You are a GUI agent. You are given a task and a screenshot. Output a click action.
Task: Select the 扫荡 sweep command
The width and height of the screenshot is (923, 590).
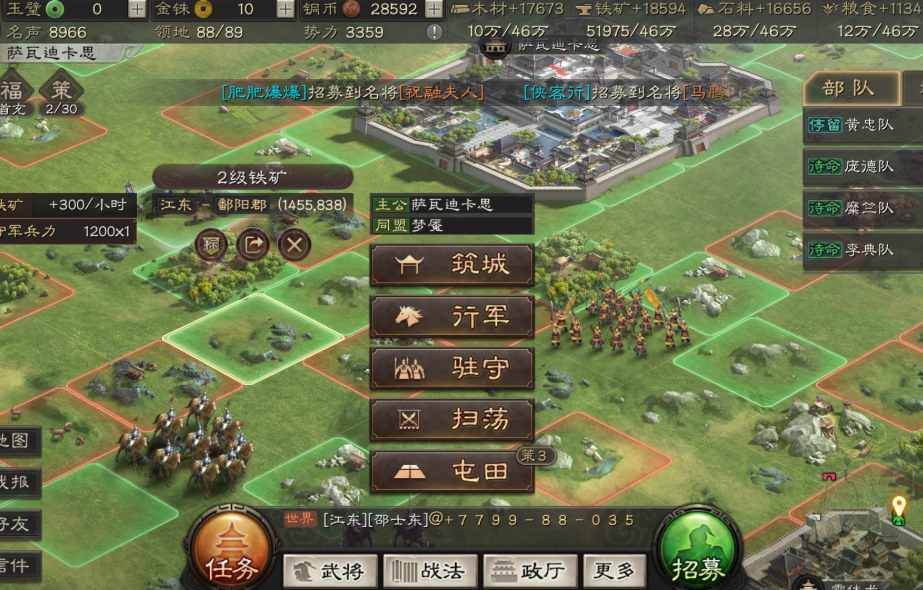point(452,420)
